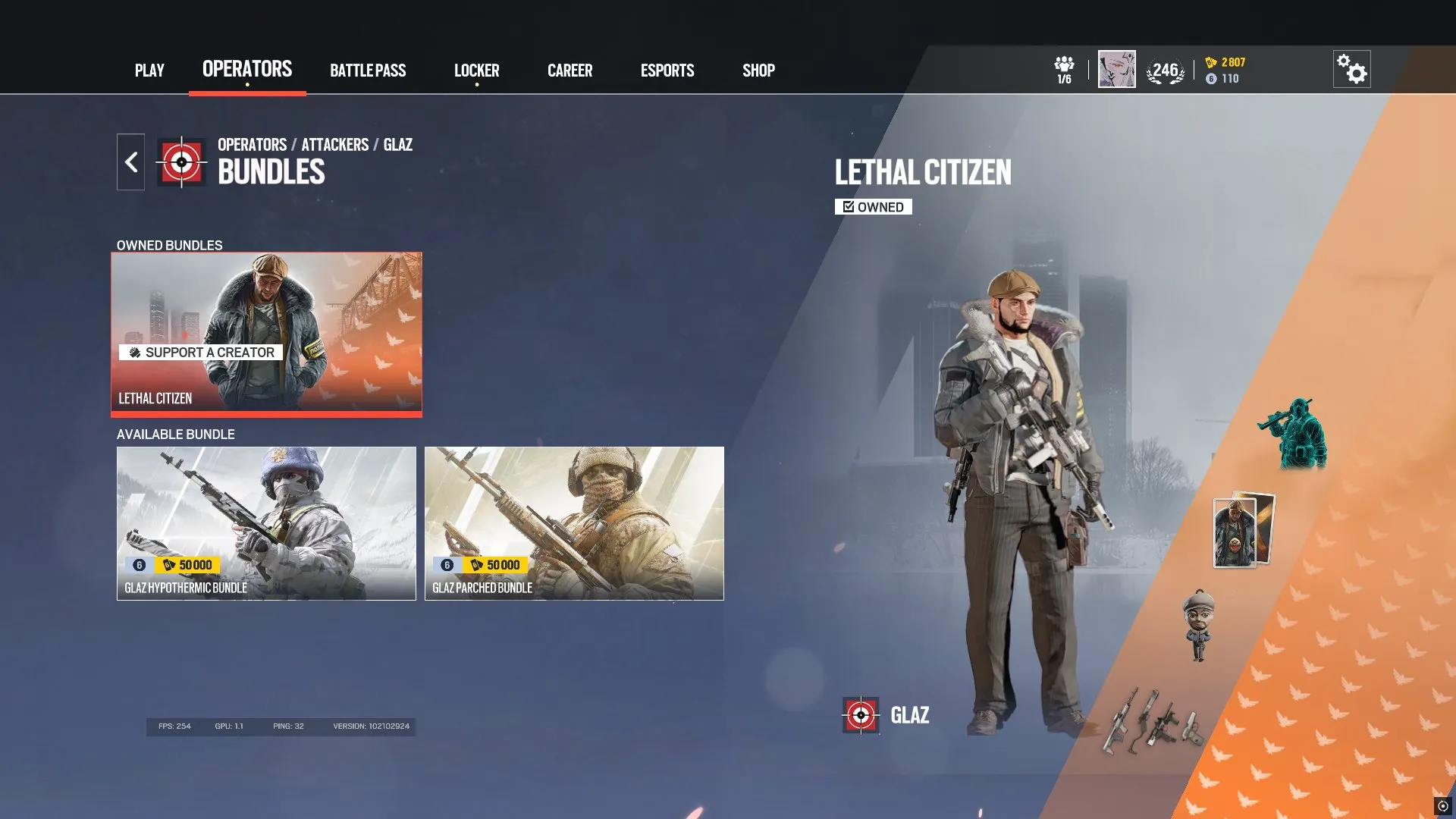Click the profile avatar picture
The image size is (1456, 819).
click(1116, 67)
